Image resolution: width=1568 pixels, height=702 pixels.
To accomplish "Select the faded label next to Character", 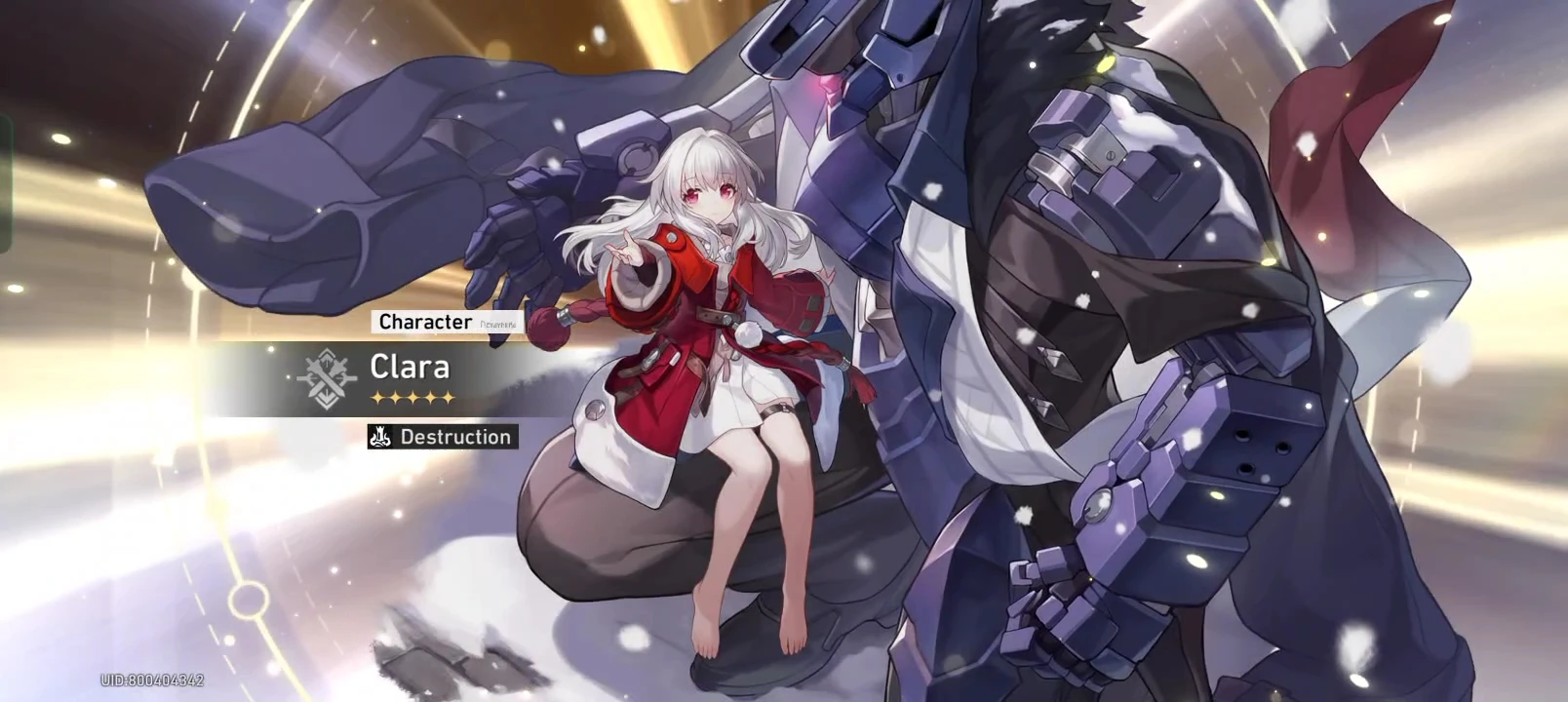I will [x=499, y=322].
